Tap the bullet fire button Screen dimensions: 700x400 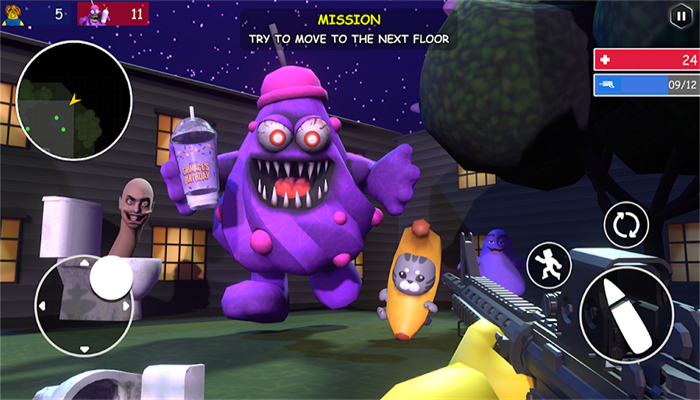626,315
